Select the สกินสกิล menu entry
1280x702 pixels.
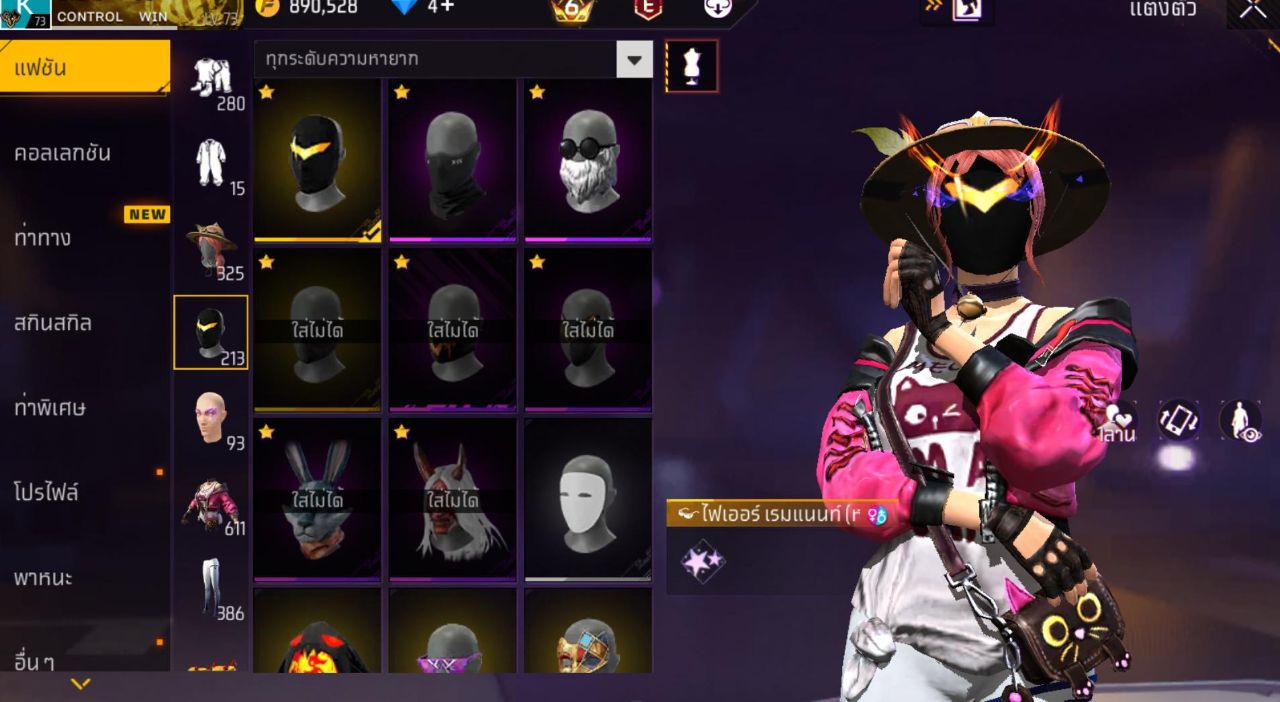coord(53,323)
